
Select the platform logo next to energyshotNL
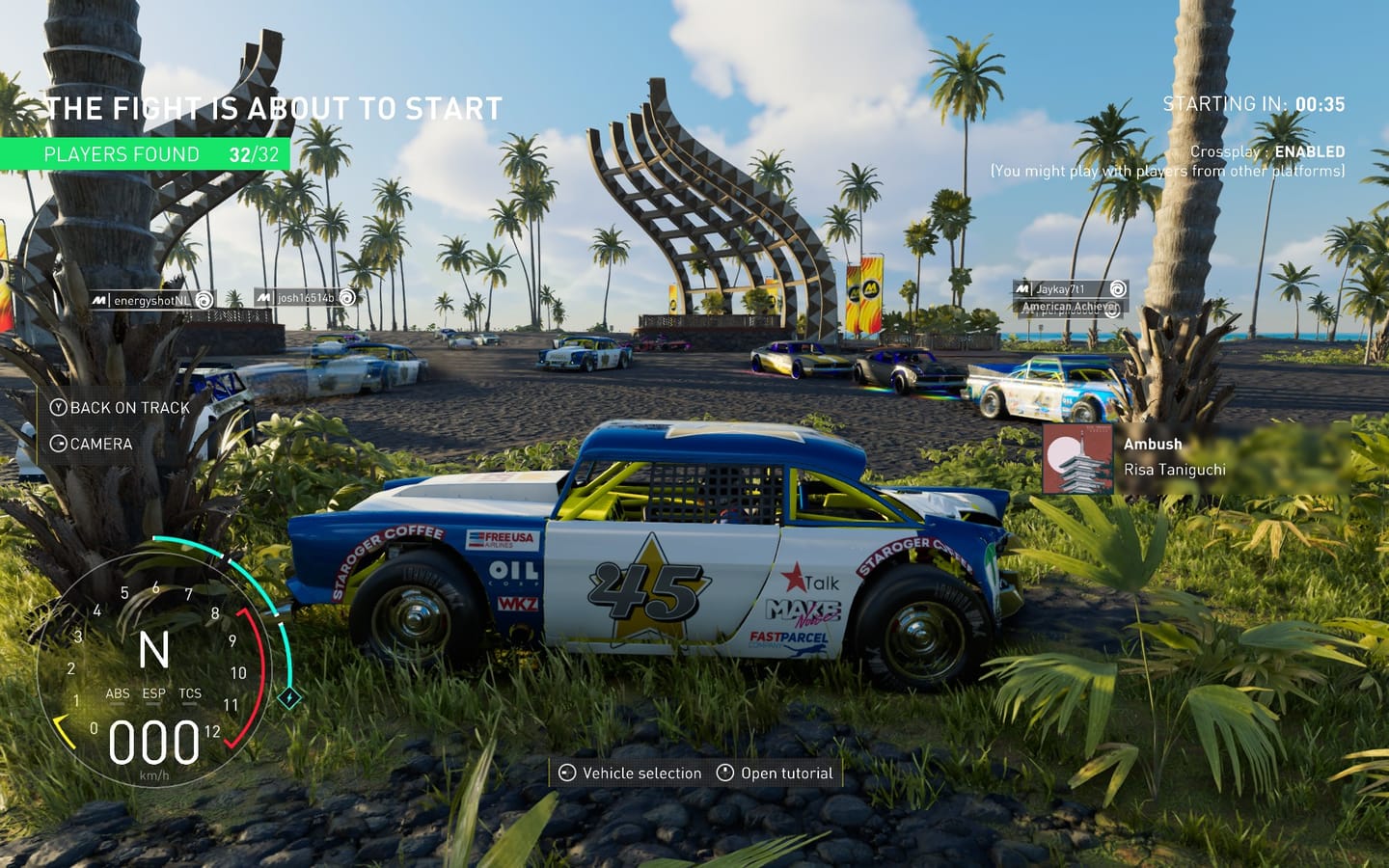coord(98,298)
